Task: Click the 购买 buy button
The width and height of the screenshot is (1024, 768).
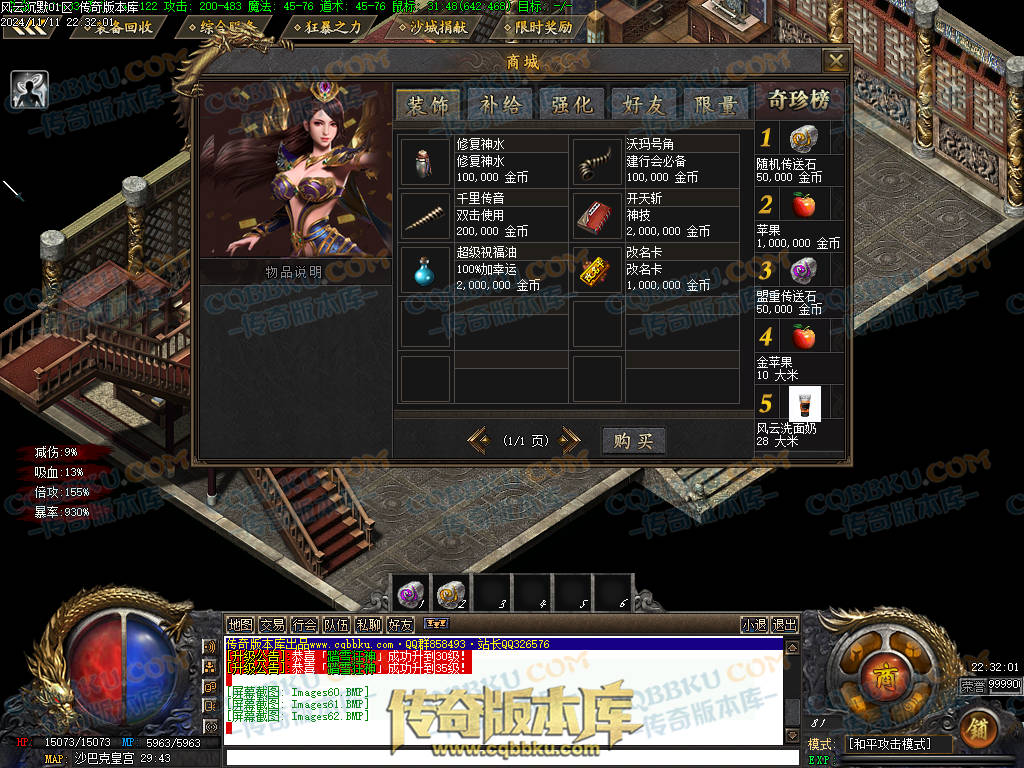Action: click(x=633, y=441)
